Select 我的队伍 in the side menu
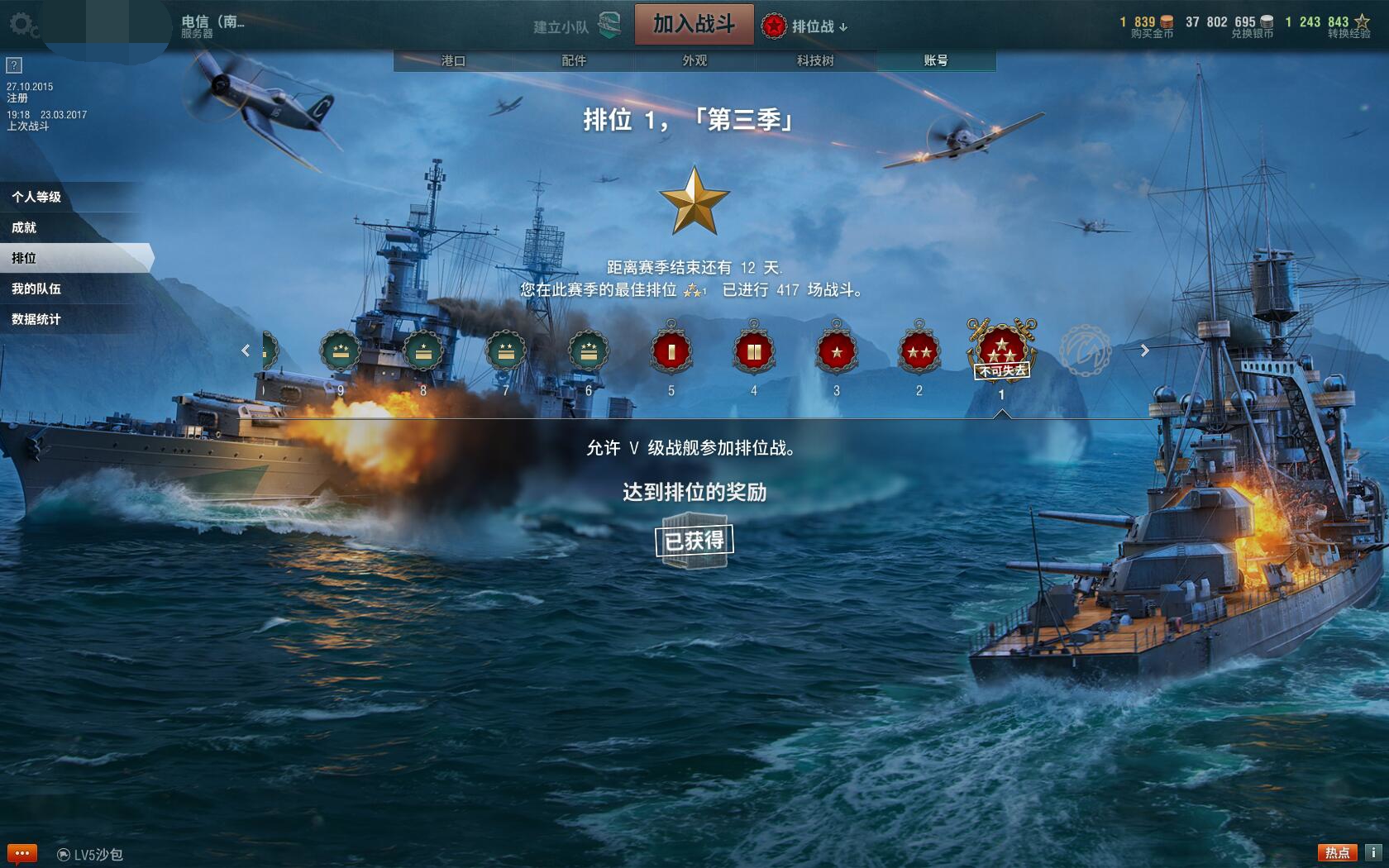Screen dimensions: 1389x868 click(37, 289)
